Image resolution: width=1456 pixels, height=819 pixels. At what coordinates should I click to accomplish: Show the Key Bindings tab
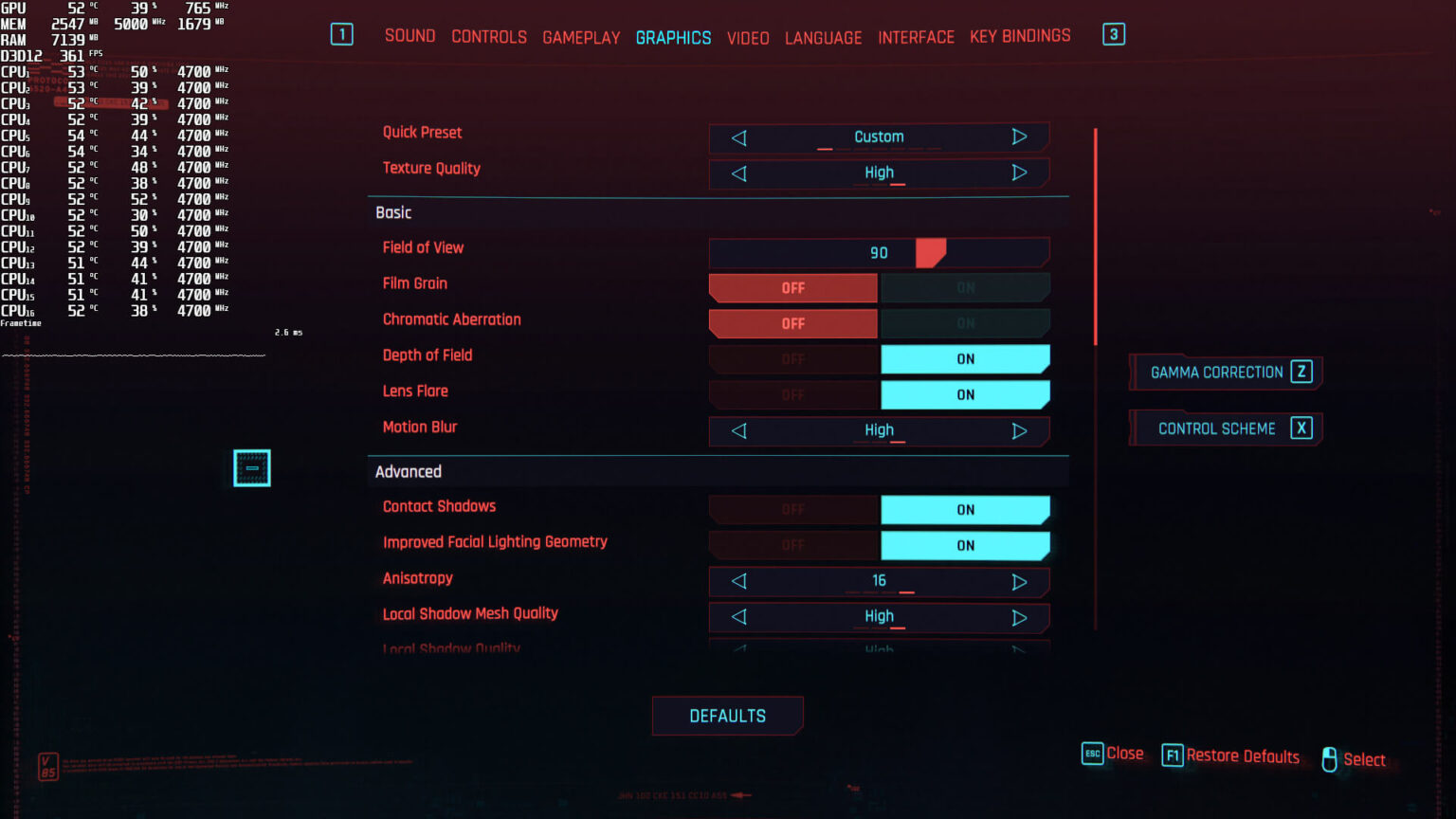(x=1020, y=36)
